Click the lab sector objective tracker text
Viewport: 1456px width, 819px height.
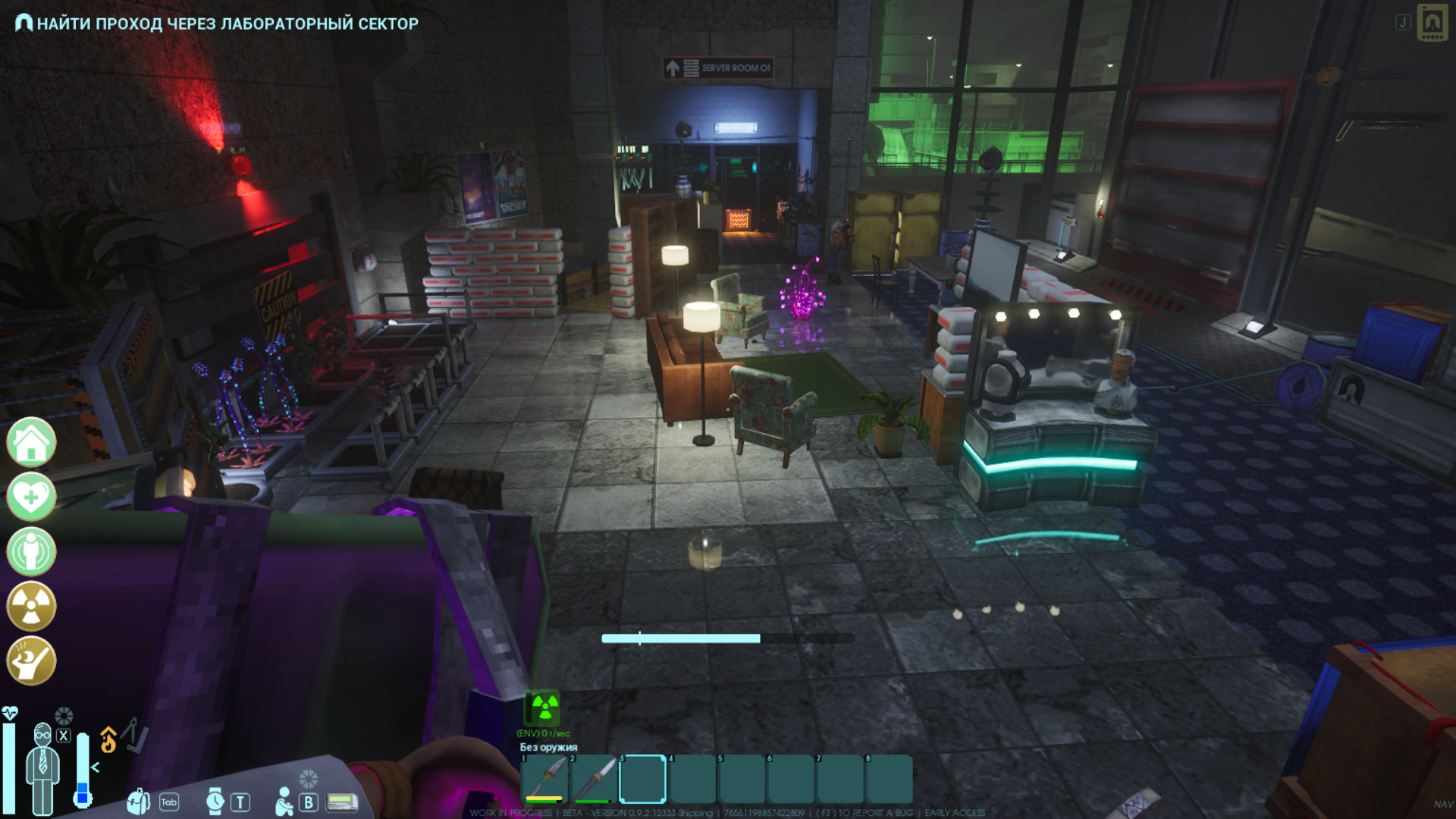227,24
